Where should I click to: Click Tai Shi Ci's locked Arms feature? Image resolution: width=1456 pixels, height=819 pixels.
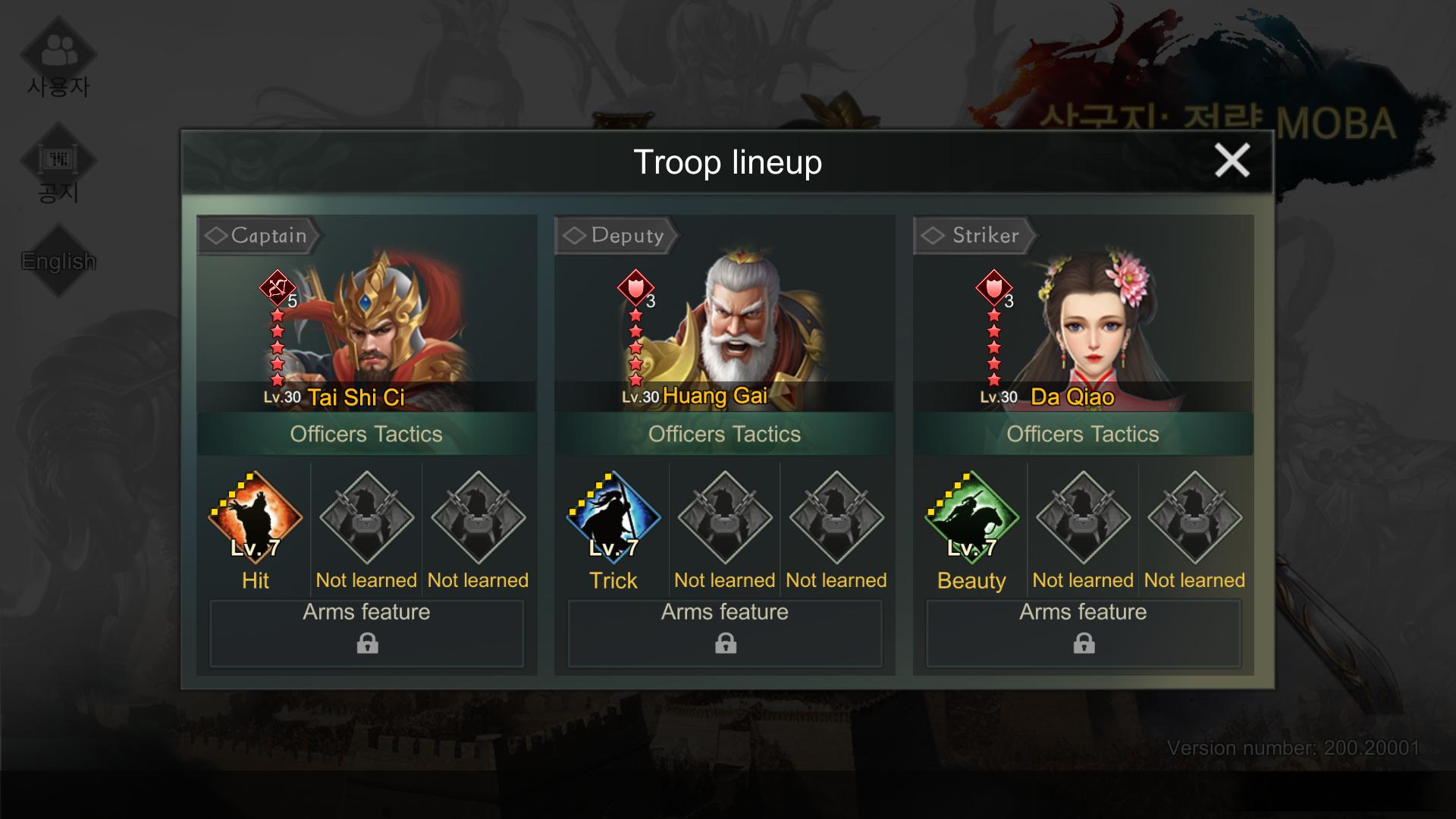367,633
